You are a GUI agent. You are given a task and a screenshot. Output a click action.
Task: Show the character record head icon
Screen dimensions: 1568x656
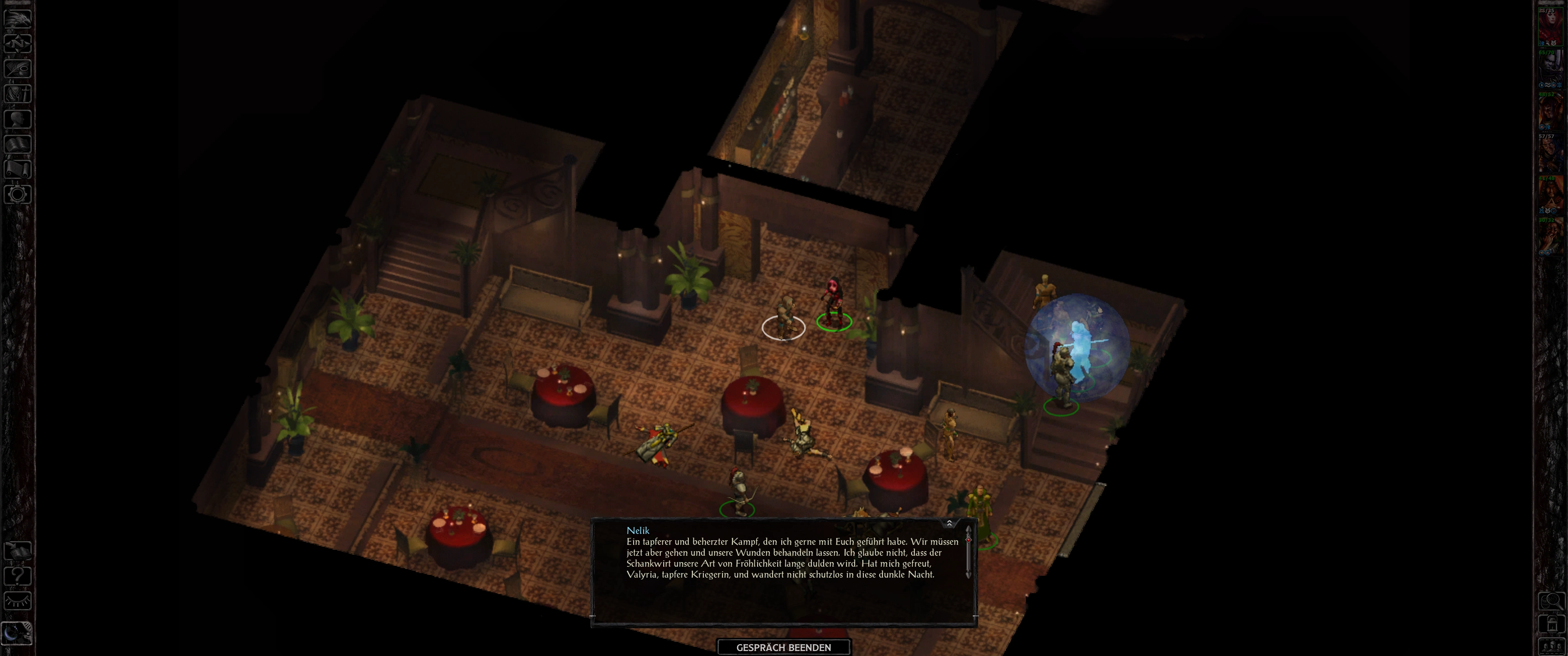[18, 118]
